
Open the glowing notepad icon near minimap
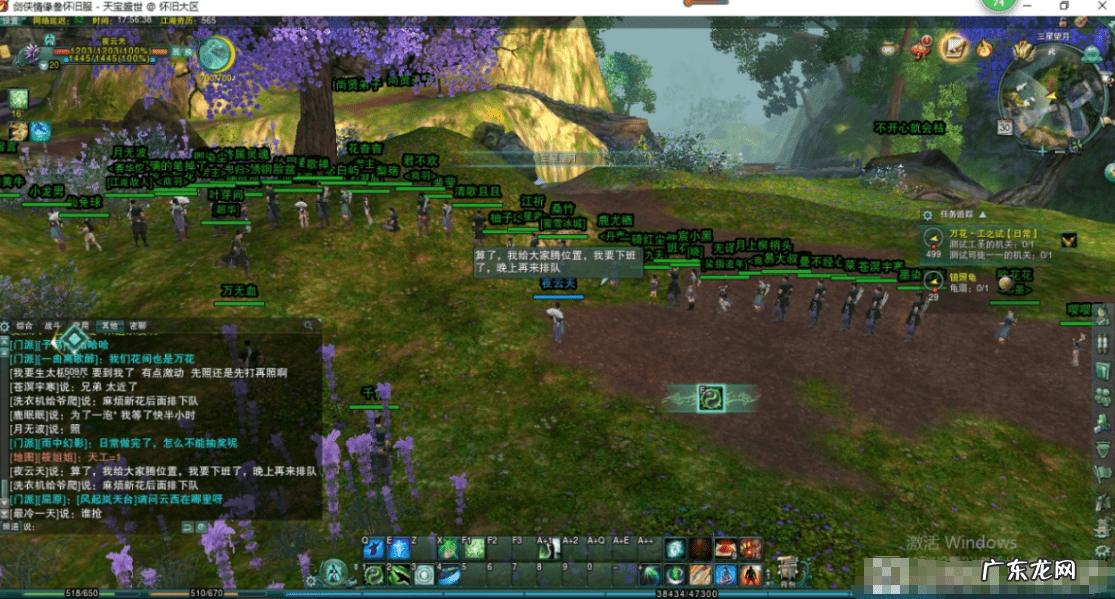click(x=955, y=47)
